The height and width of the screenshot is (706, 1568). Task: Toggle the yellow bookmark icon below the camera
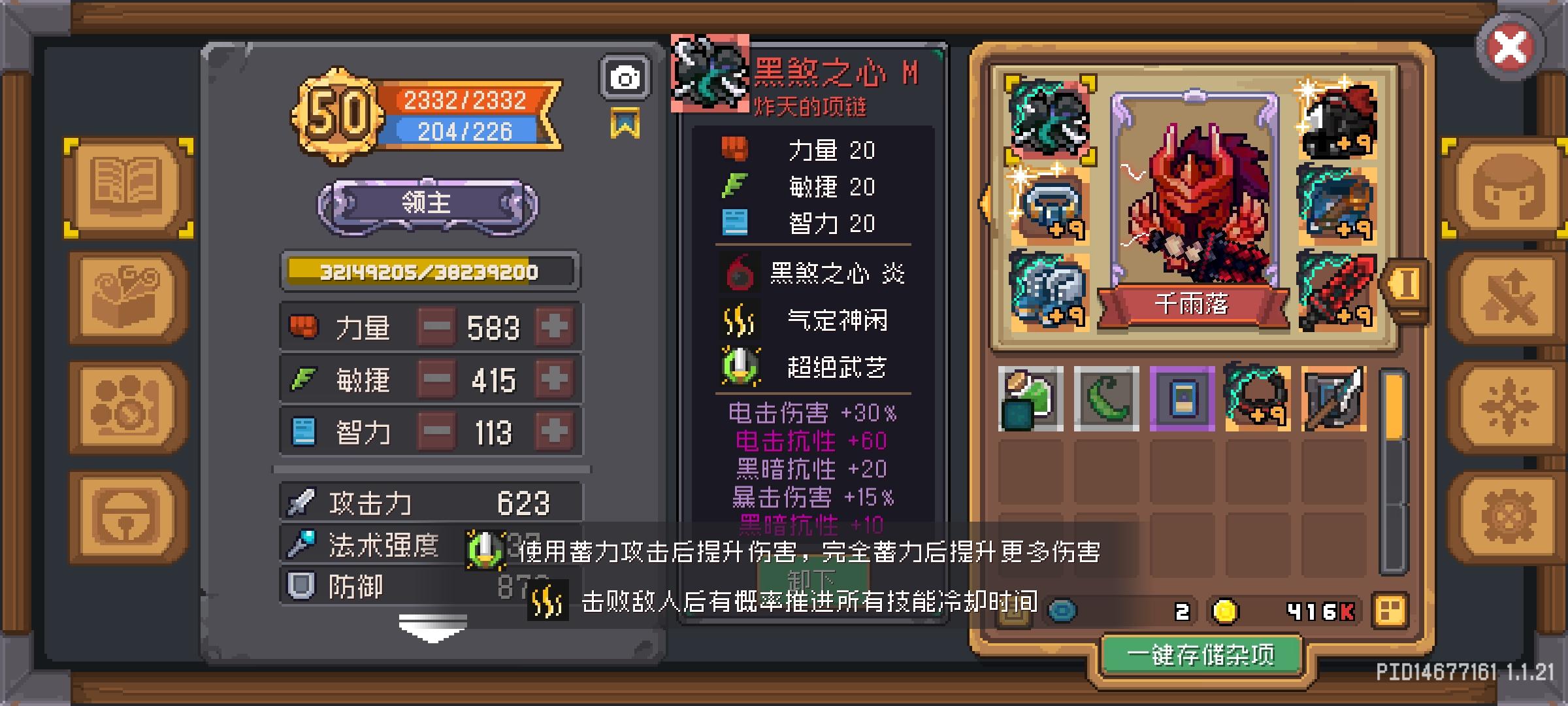[x=625, y=121]
